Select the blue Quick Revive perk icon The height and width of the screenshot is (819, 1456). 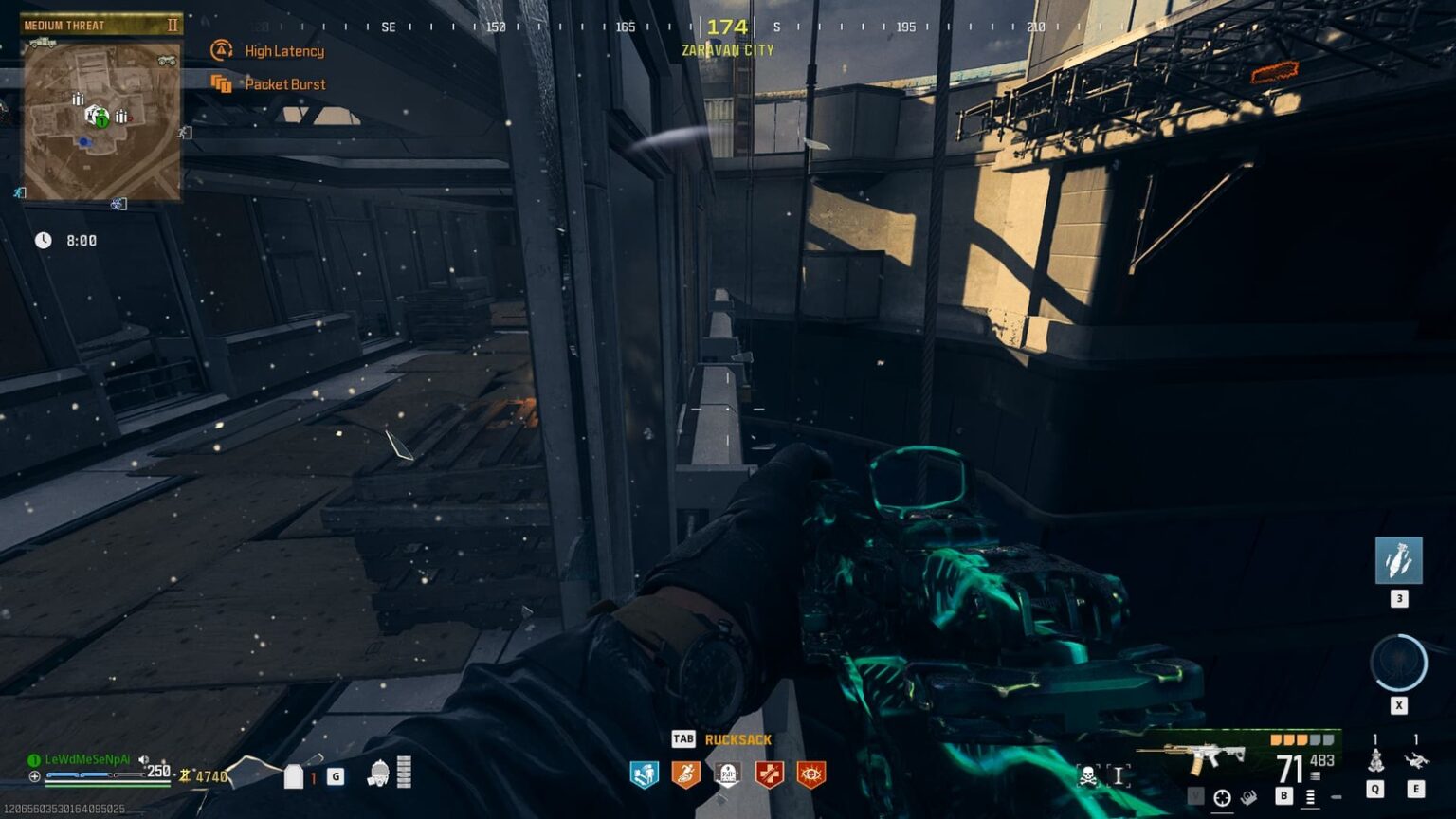pos(646,773)
